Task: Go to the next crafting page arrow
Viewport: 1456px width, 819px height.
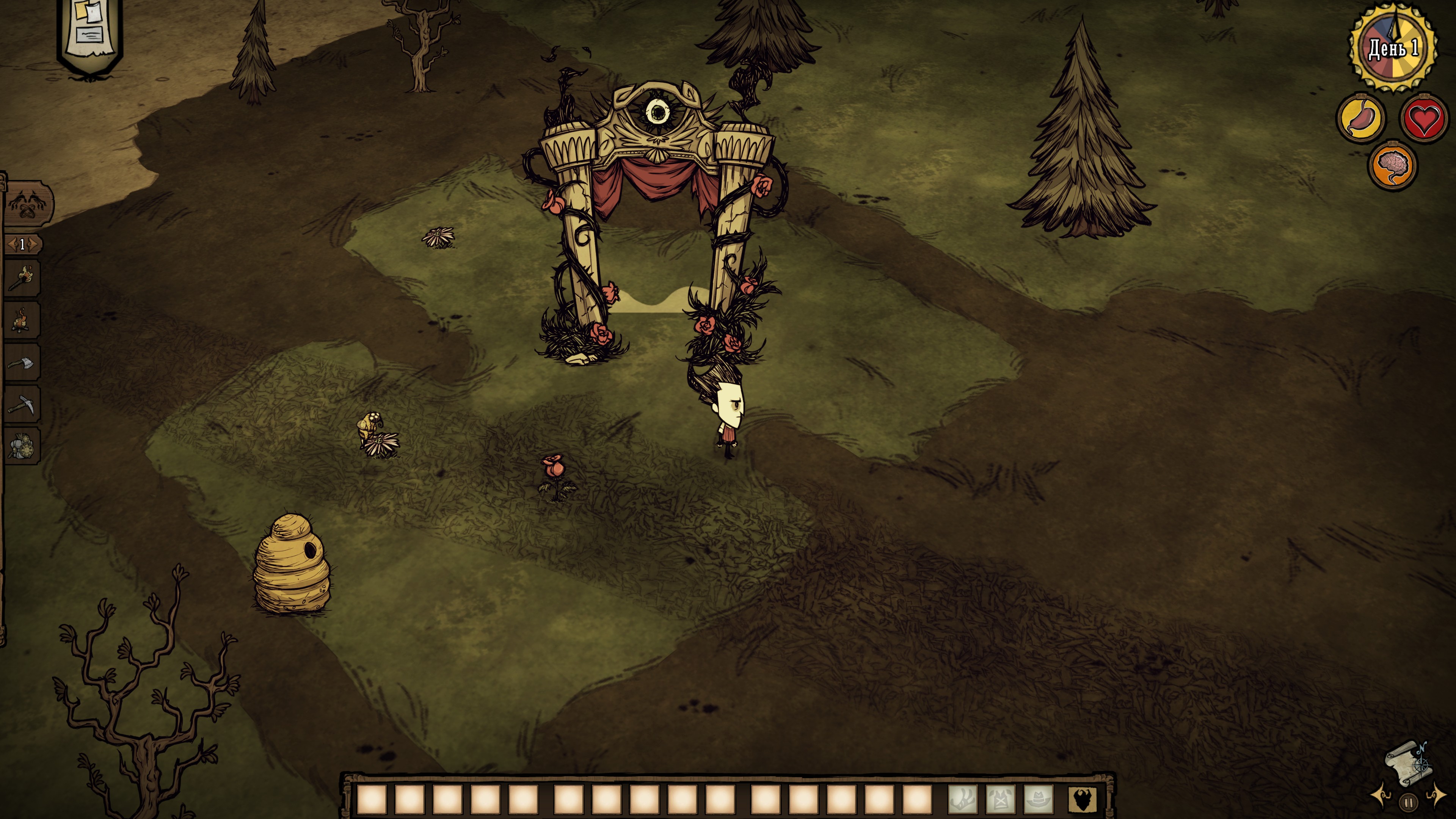Action: (x=34, y=244)
